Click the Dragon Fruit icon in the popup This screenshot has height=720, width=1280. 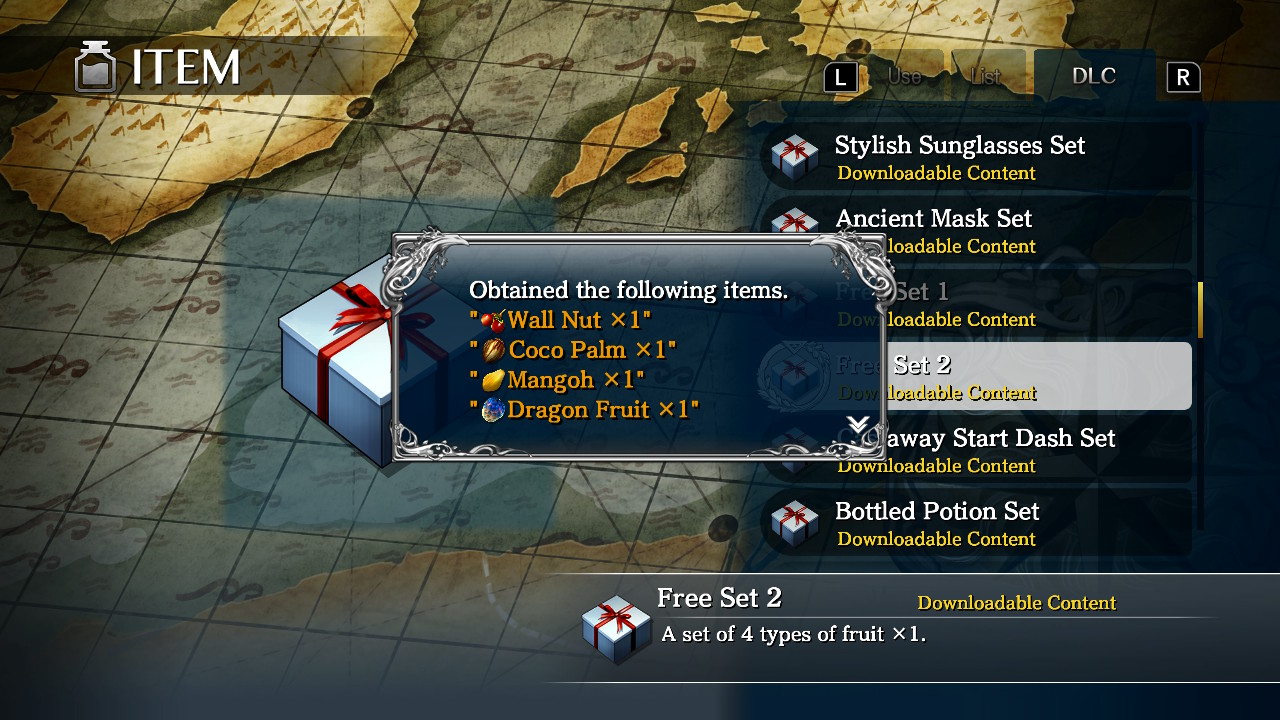493,410
